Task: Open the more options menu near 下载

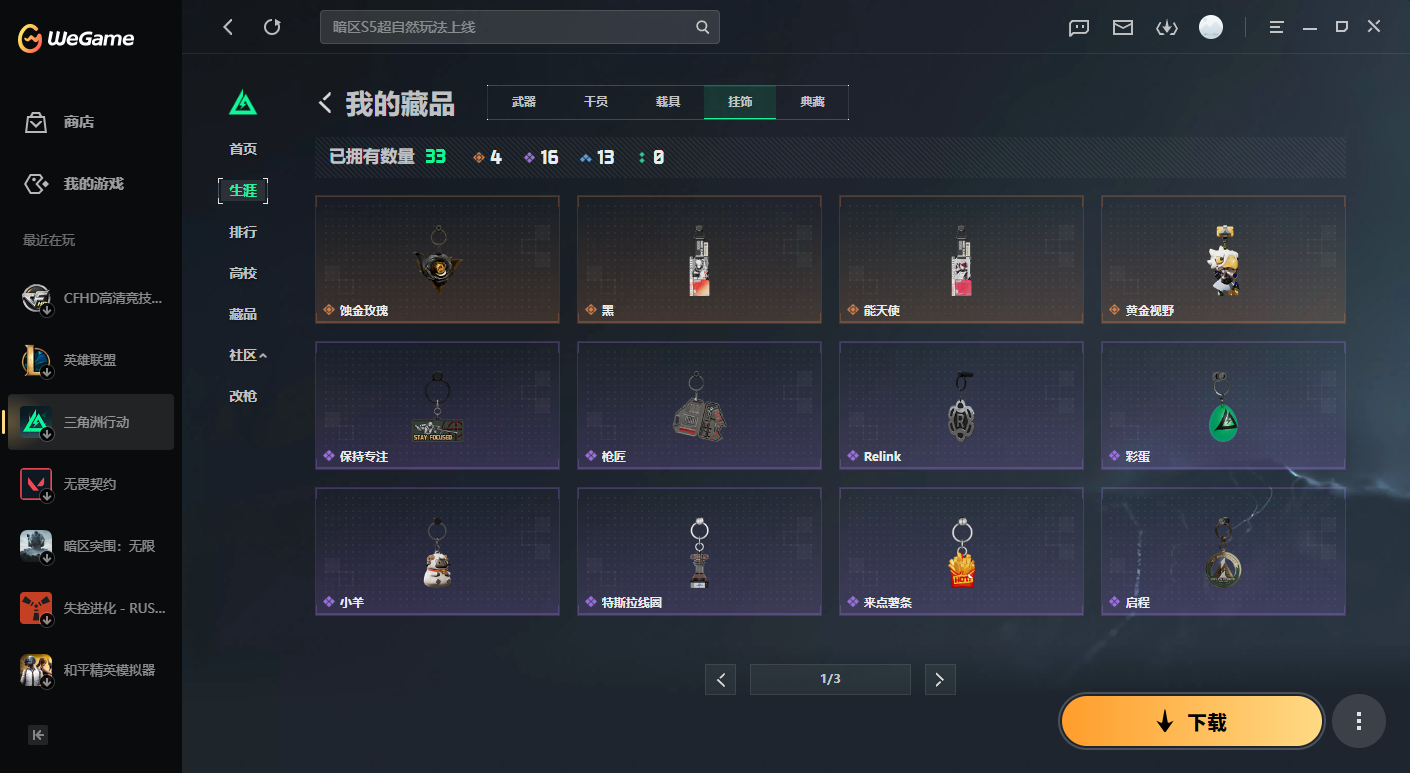Action: 1358,720
